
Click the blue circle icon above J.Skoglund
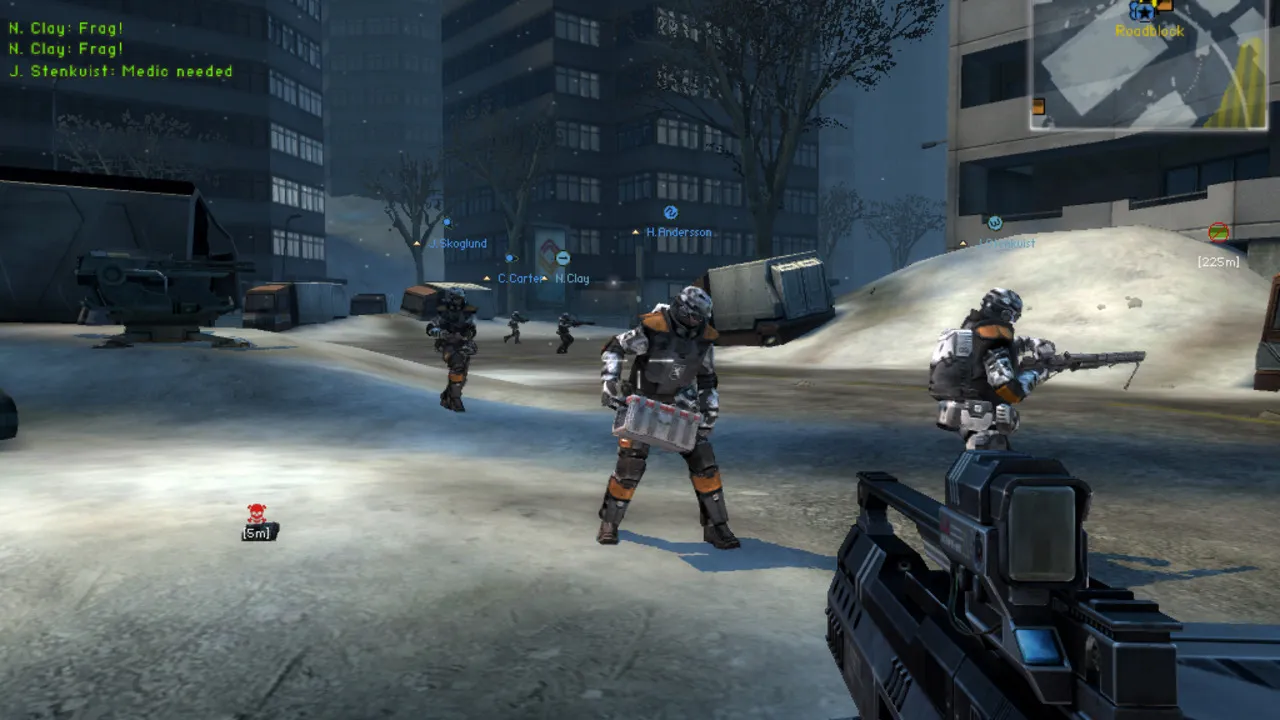click(447, 222)
